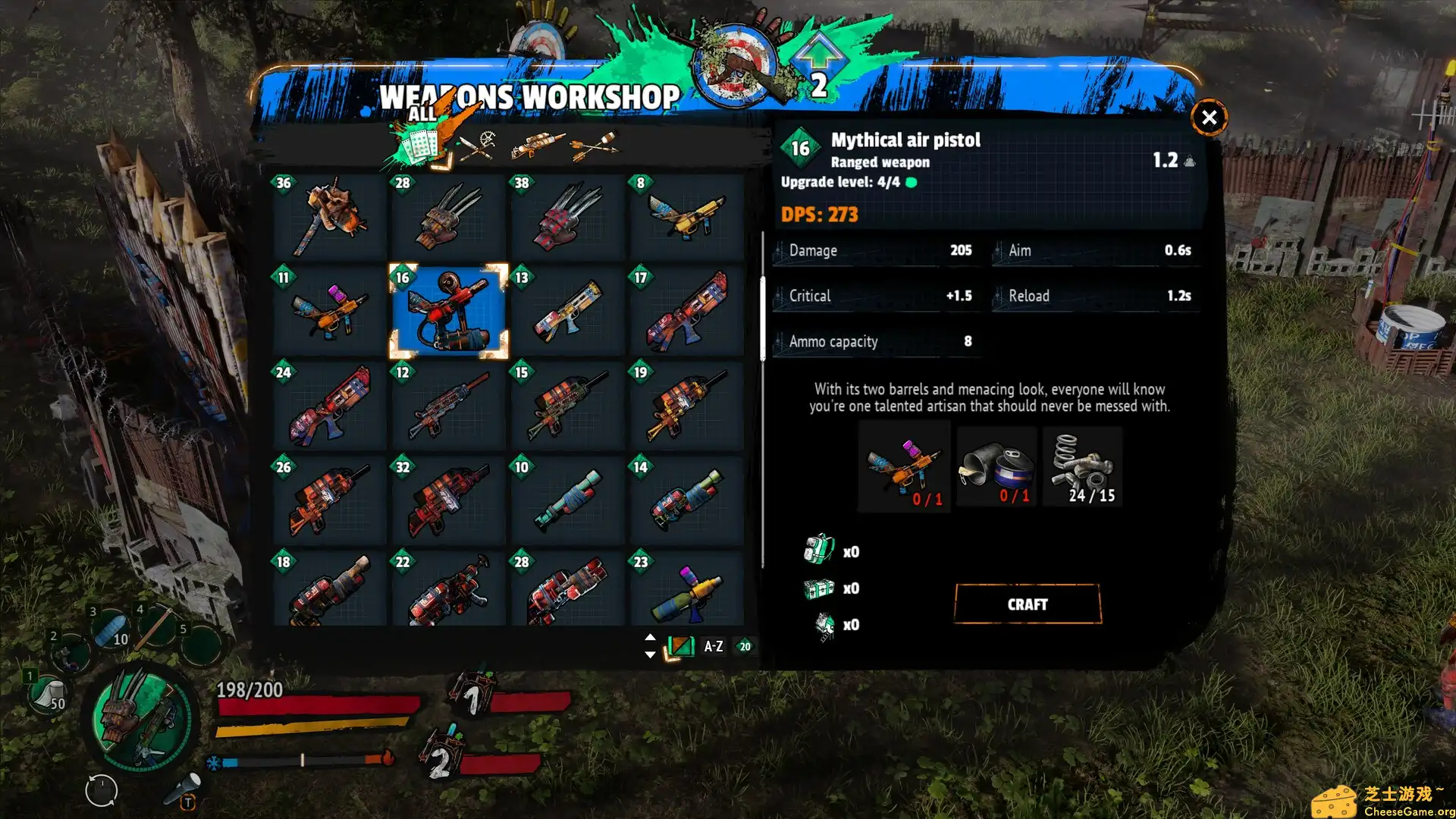1456x819 pixels.
Task: Open the arrows ammunition tab
Action: point(594,145)
